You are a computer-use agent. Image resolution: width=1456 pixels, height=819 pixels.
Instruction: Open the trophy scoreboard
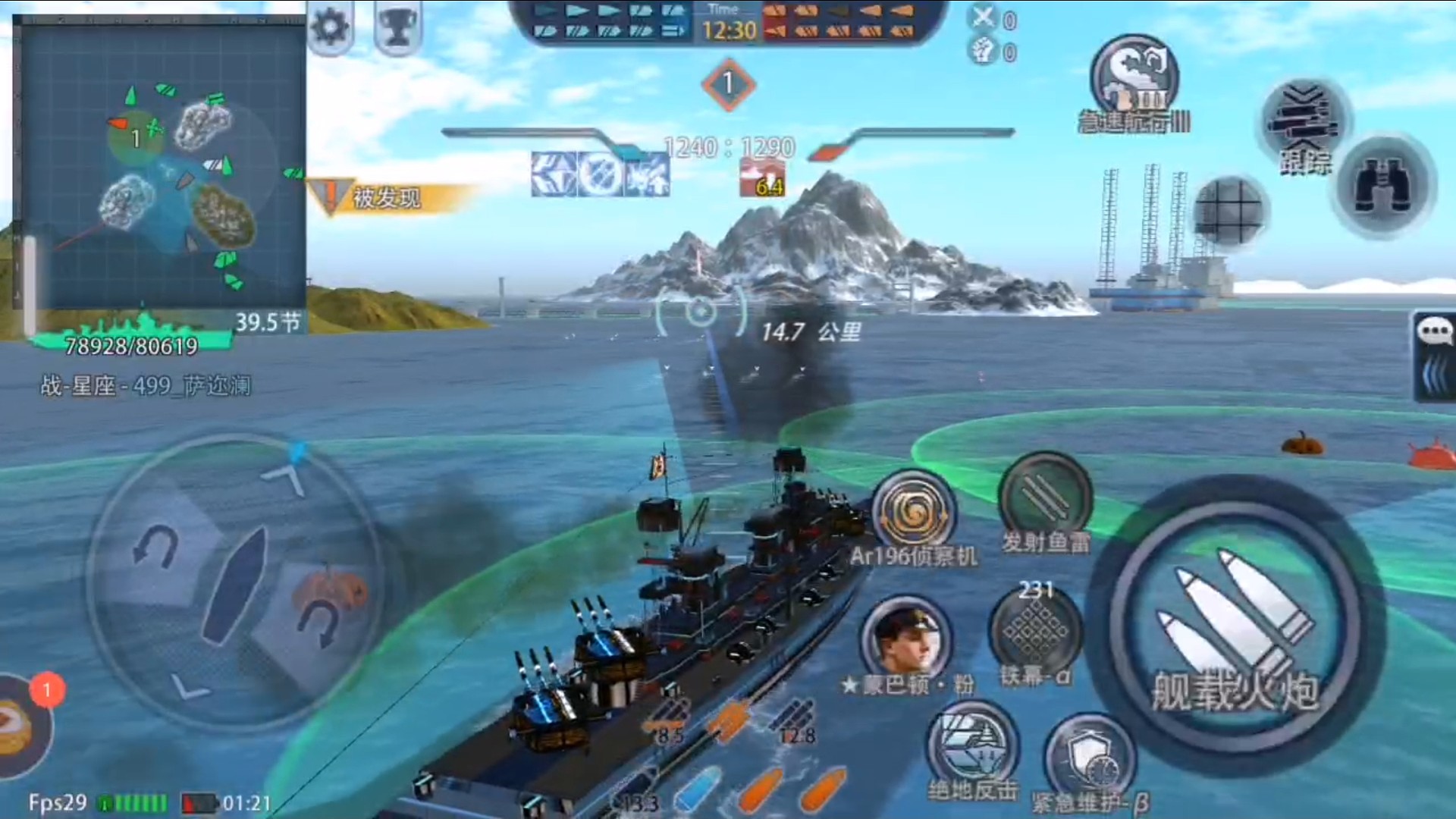[x=397, y=27]
